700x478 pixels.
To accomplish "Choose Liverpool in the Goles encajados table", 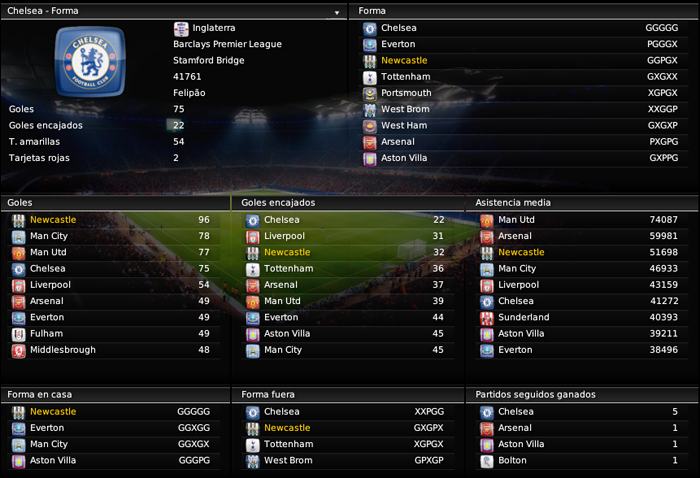I will click(284, 236).
